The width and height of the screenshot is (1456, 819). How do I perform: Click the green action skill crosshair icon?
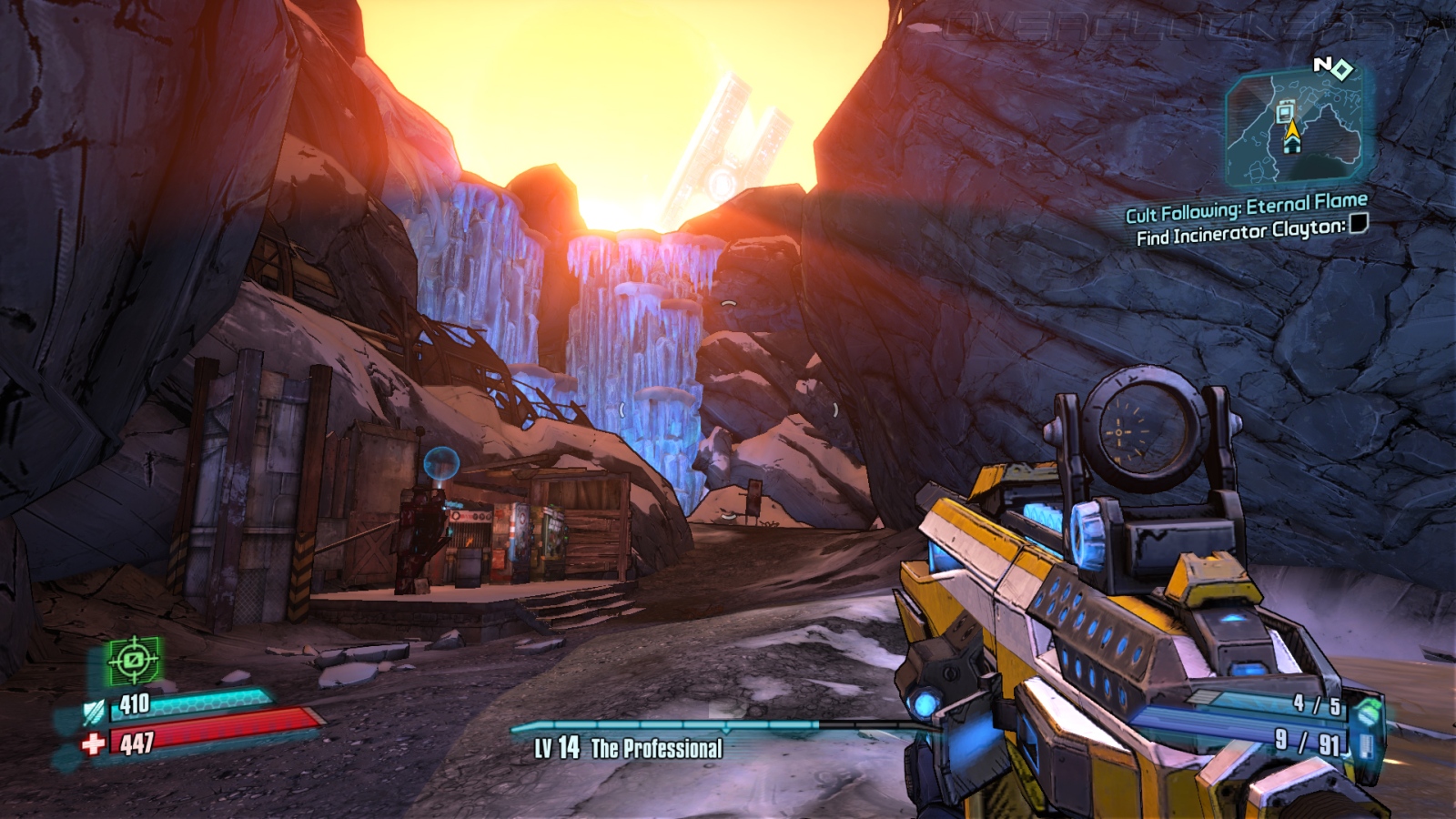tap(134, 661)
